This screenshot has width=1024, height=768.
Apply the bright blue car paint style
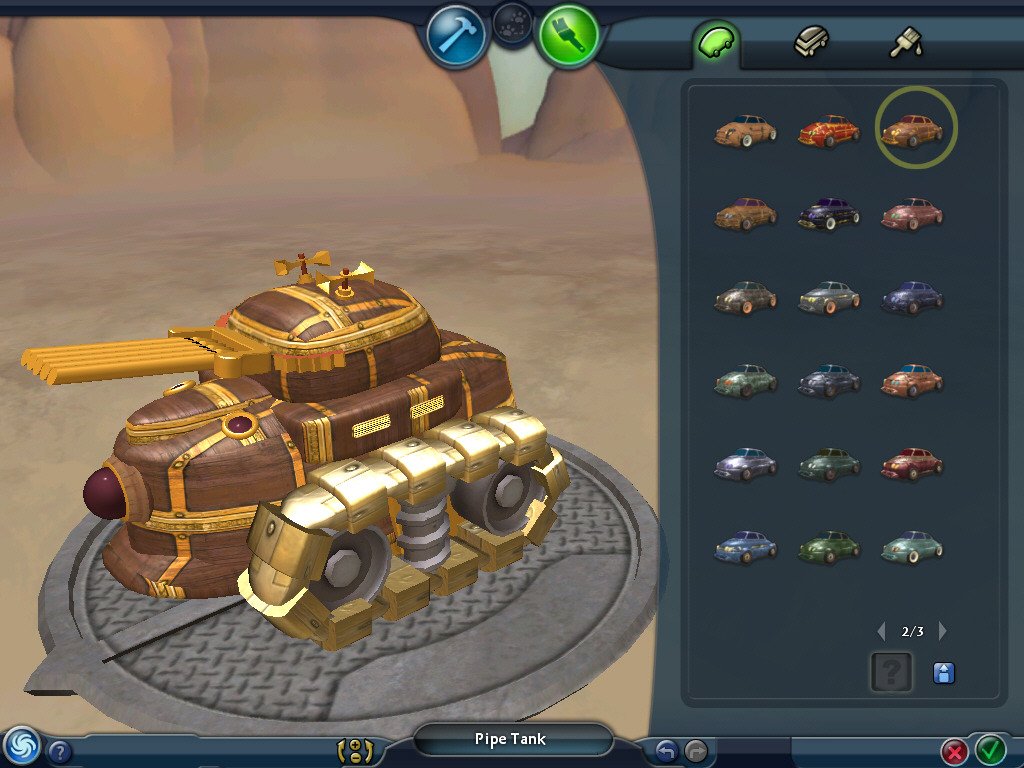click(x=746, y=547)
